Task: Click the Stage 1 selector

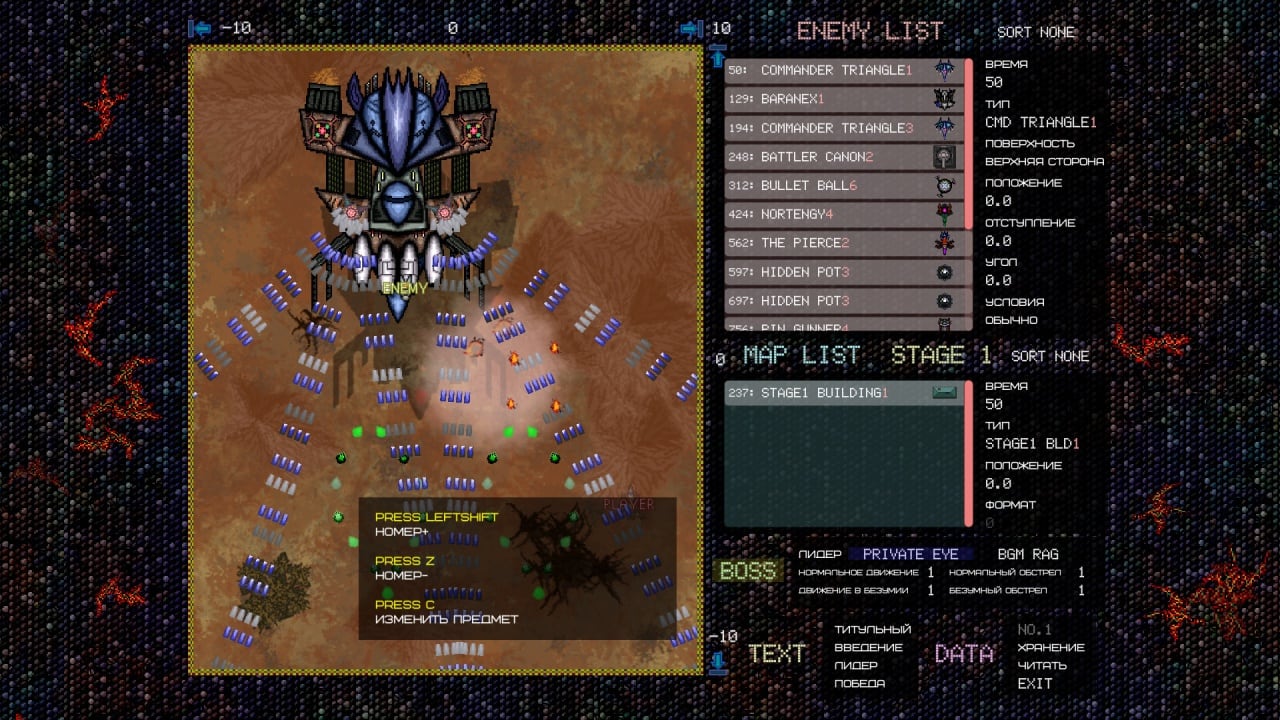Action: pos(941,356)
